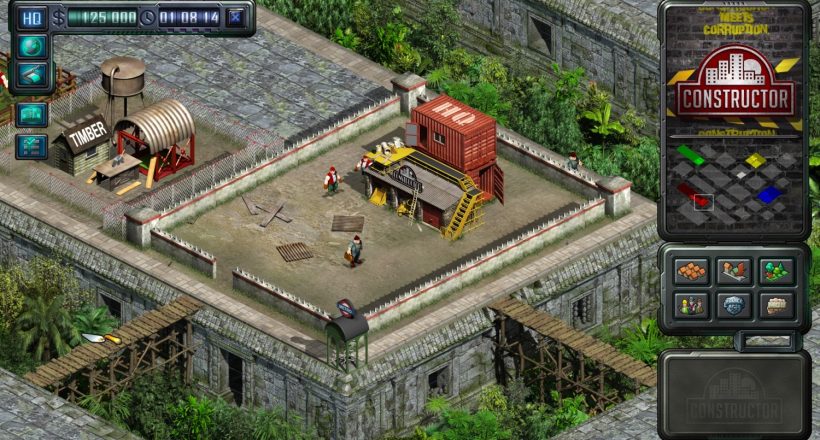
Task: Close using the X button beside the clock
Action: coord(235,17)
